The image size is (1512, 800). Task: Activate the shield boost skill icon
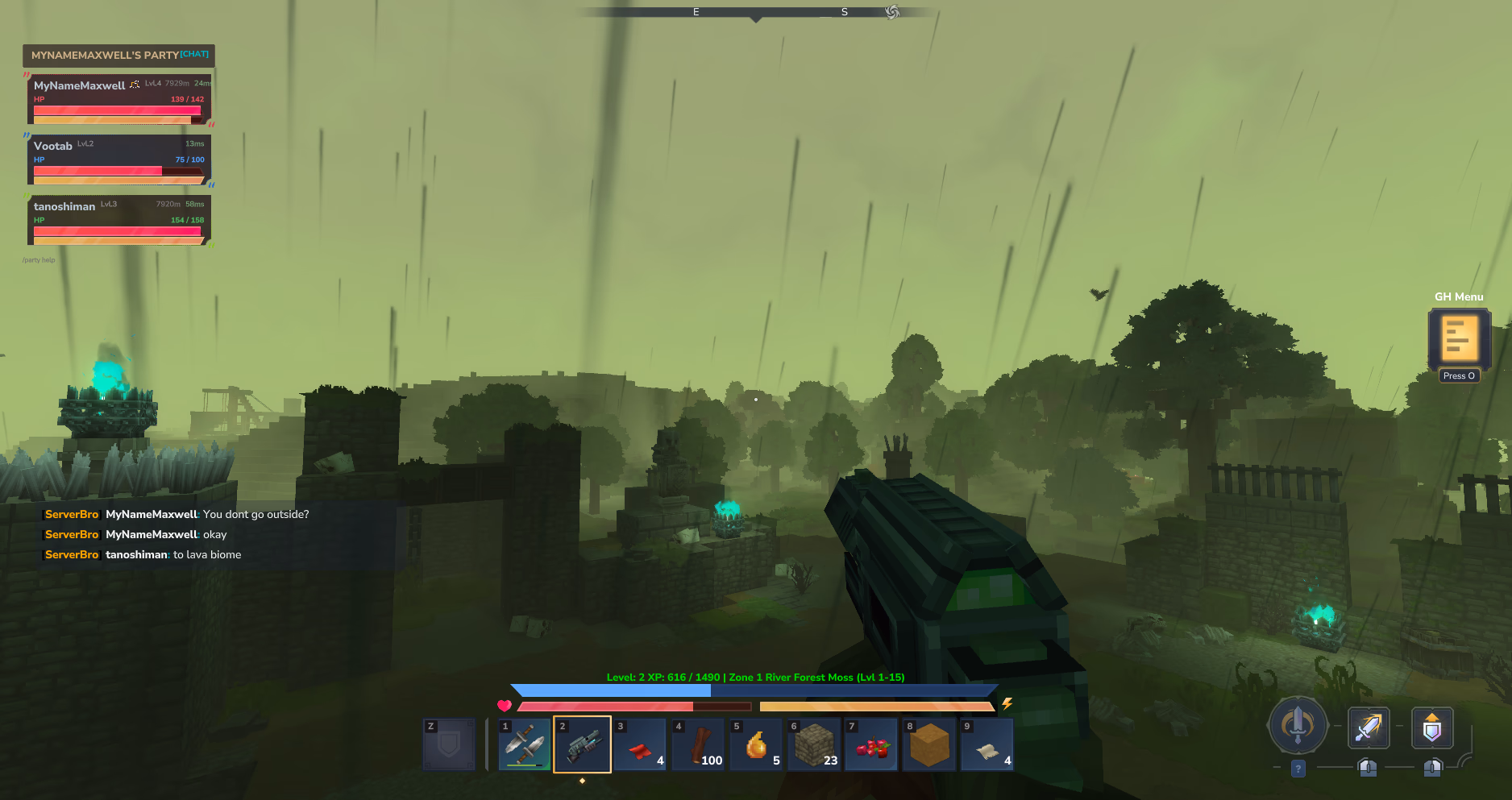(x=1432, y=727)
